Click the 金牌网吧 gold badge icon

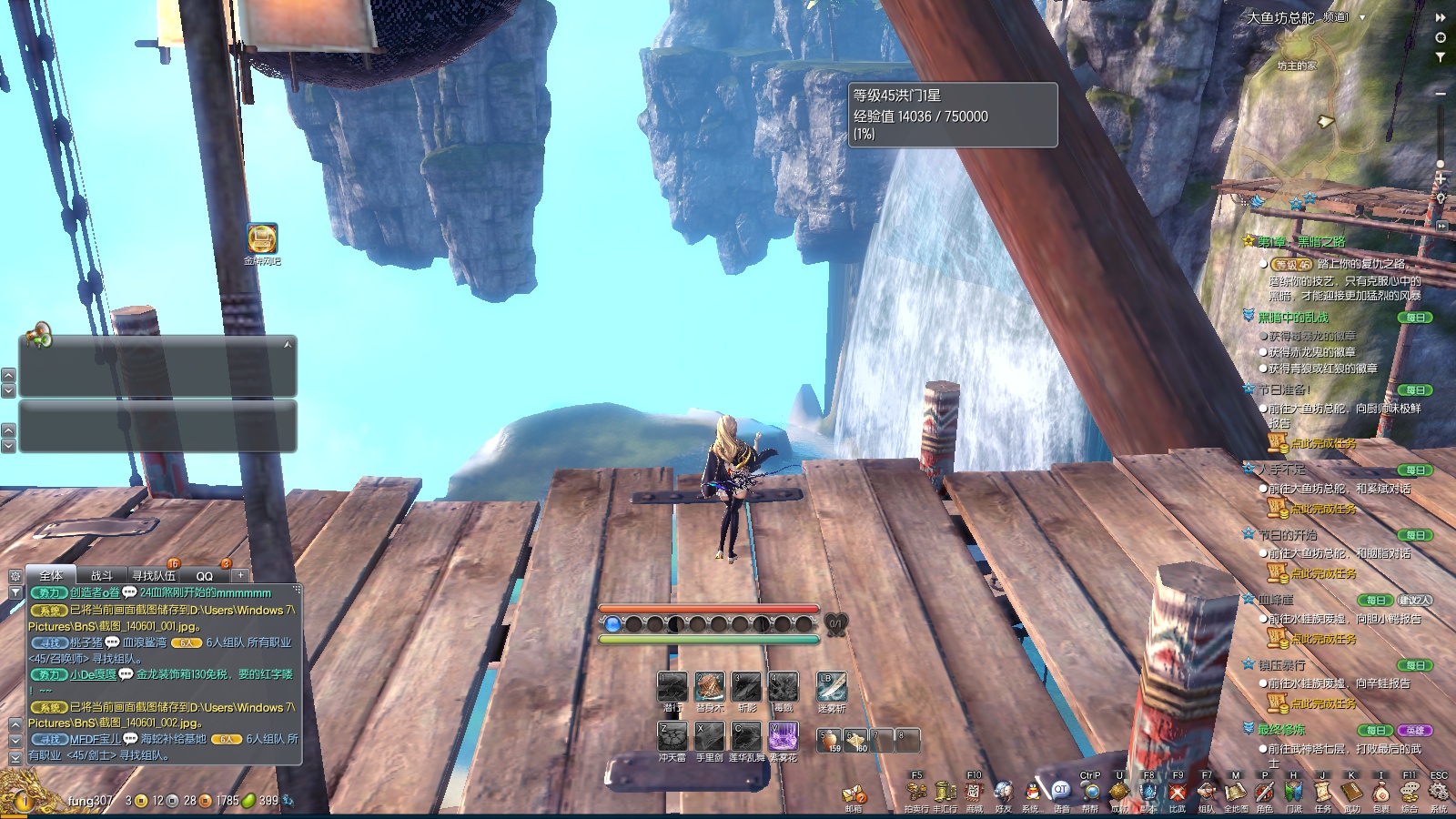pyautogui.click(x=262, y=238)
